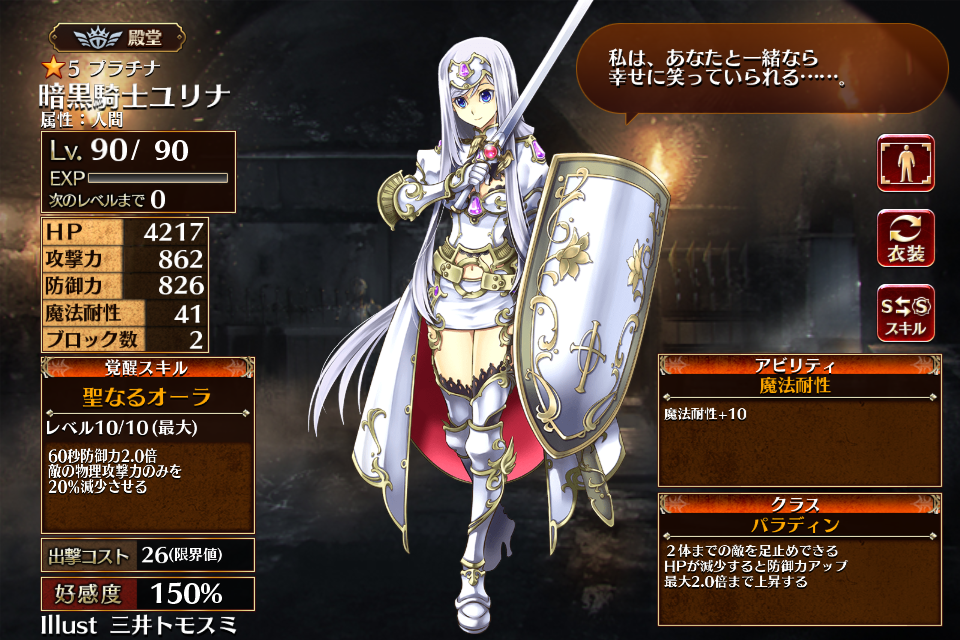This screenshot has width=960, height=640.
Task: Switch costume with the 衣装 button
Action: [905, 238]
